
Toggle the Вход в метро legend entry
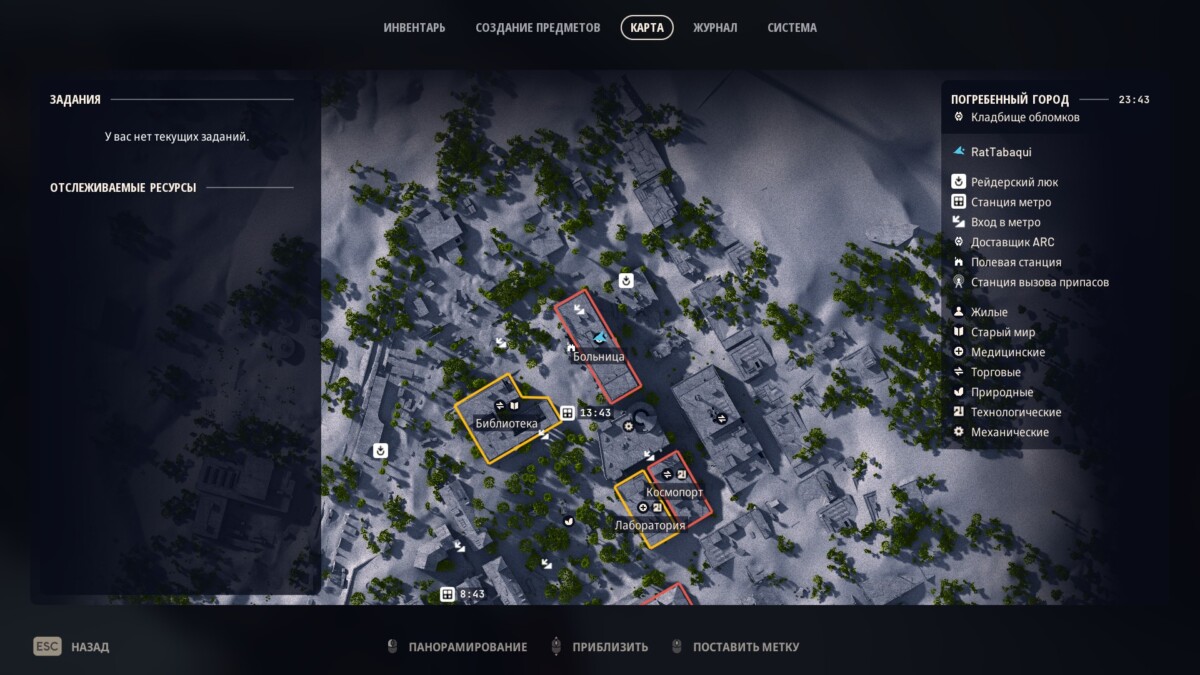pos(1005,222)
